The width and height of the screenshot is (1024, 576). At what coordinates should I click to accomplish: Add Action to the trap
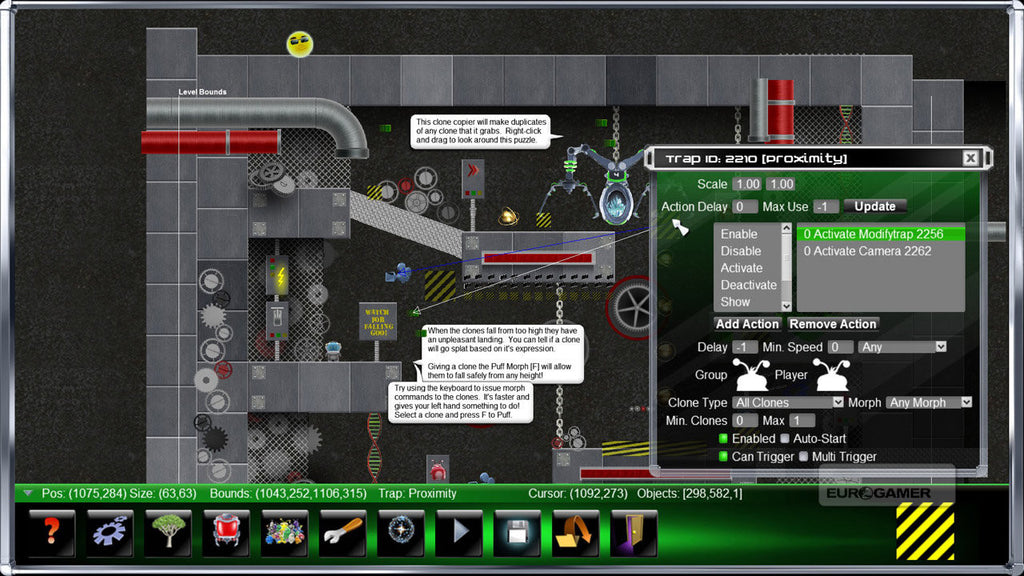(x=747, y=324)
